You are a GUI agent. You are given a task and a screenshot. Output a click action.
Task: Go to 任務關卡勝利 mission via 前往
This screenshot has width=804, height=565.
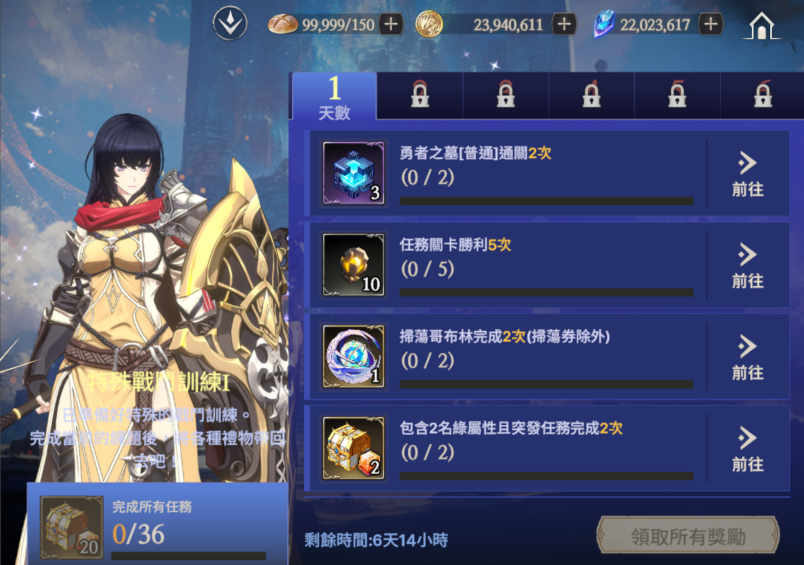747,266
